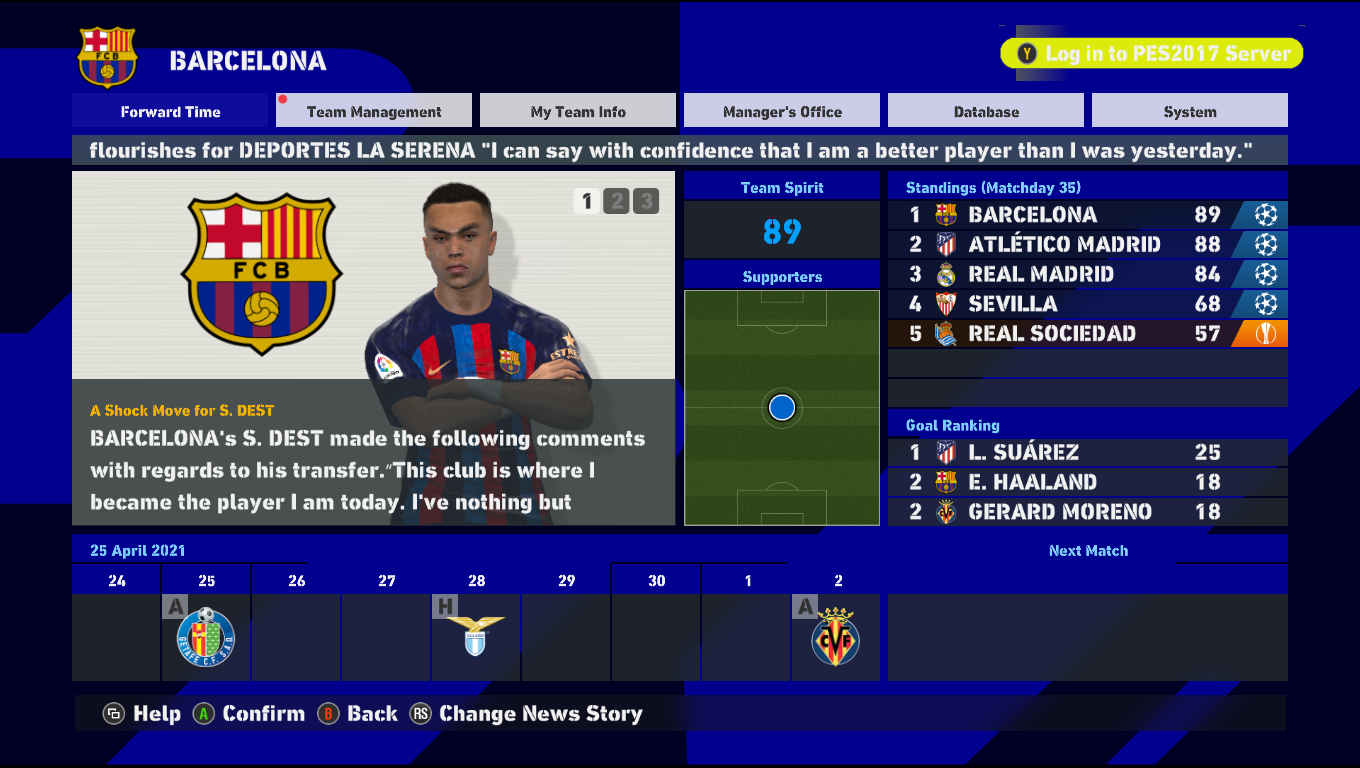Screen dimensions: 1360x768
Task: Switch to My Team Info tab
Action: [578, 111]
